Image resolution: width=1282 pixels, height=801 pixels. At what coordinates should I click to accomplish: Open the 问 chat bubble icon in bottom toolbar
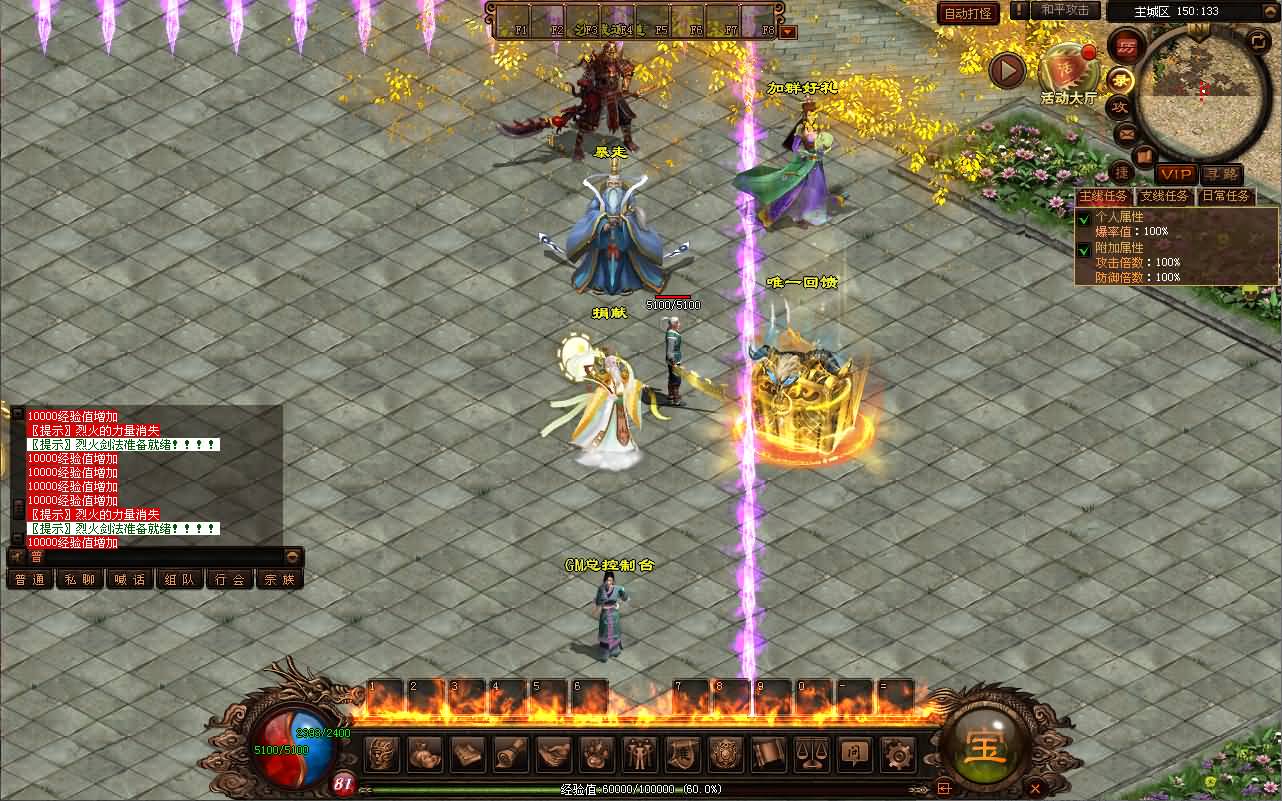click(855, 754)
